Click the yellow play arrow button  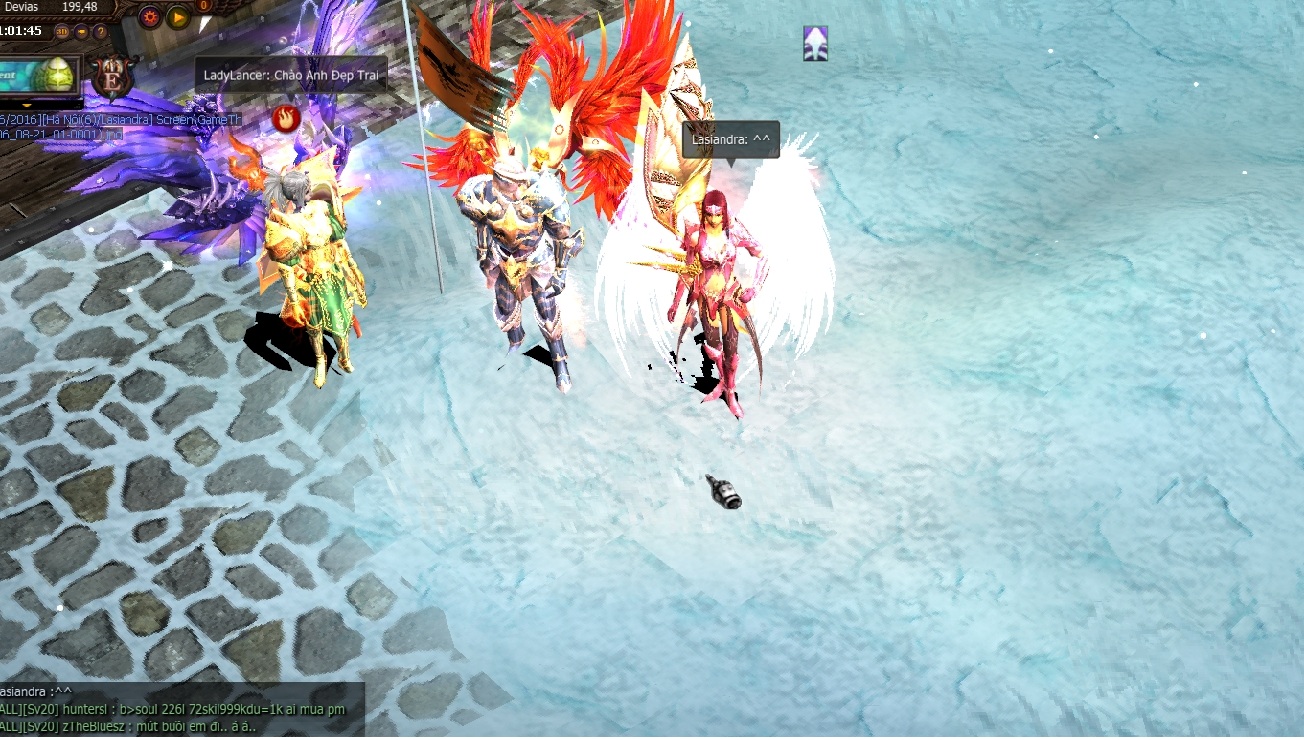[x=178, y=17]
